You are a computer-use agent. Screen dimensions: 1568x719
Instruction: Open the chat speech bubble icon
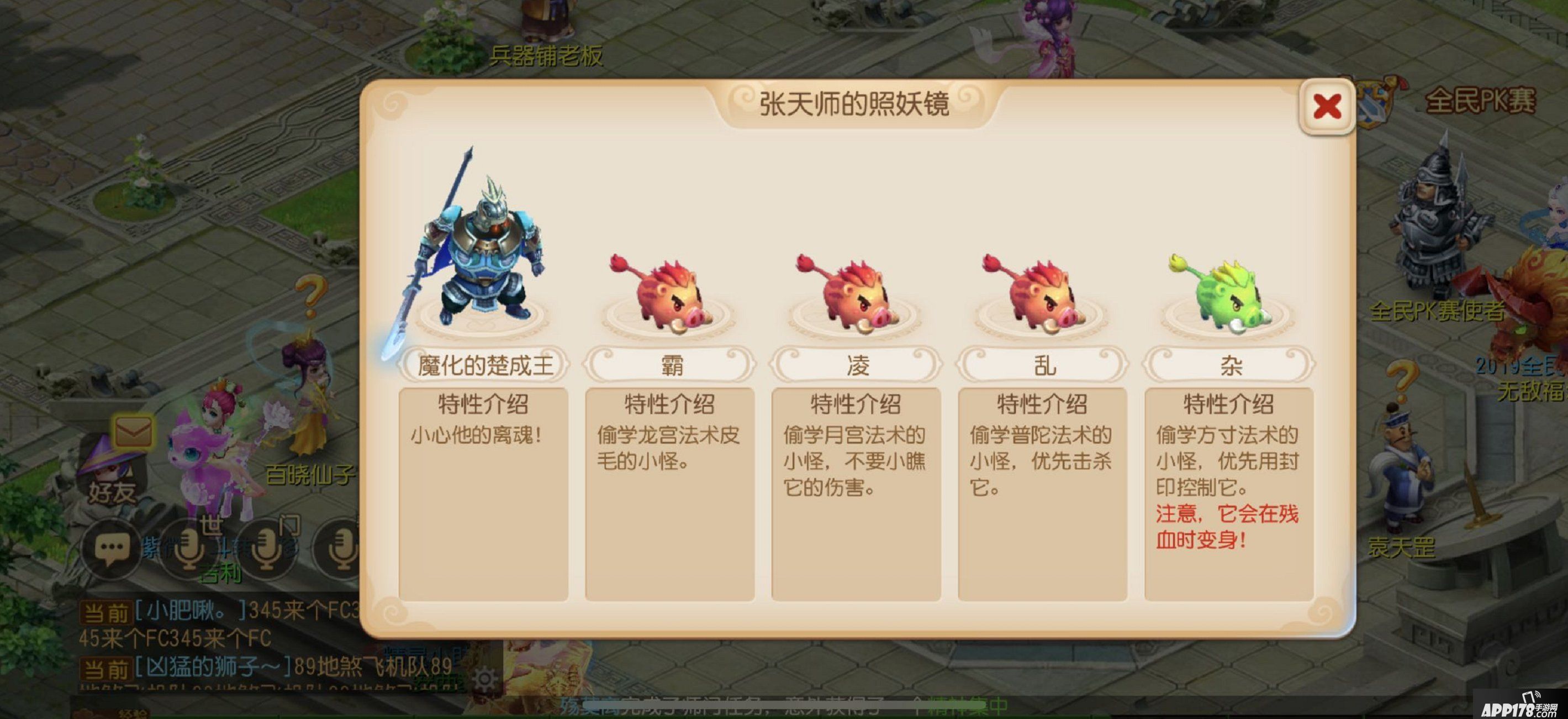pos(112,552)
